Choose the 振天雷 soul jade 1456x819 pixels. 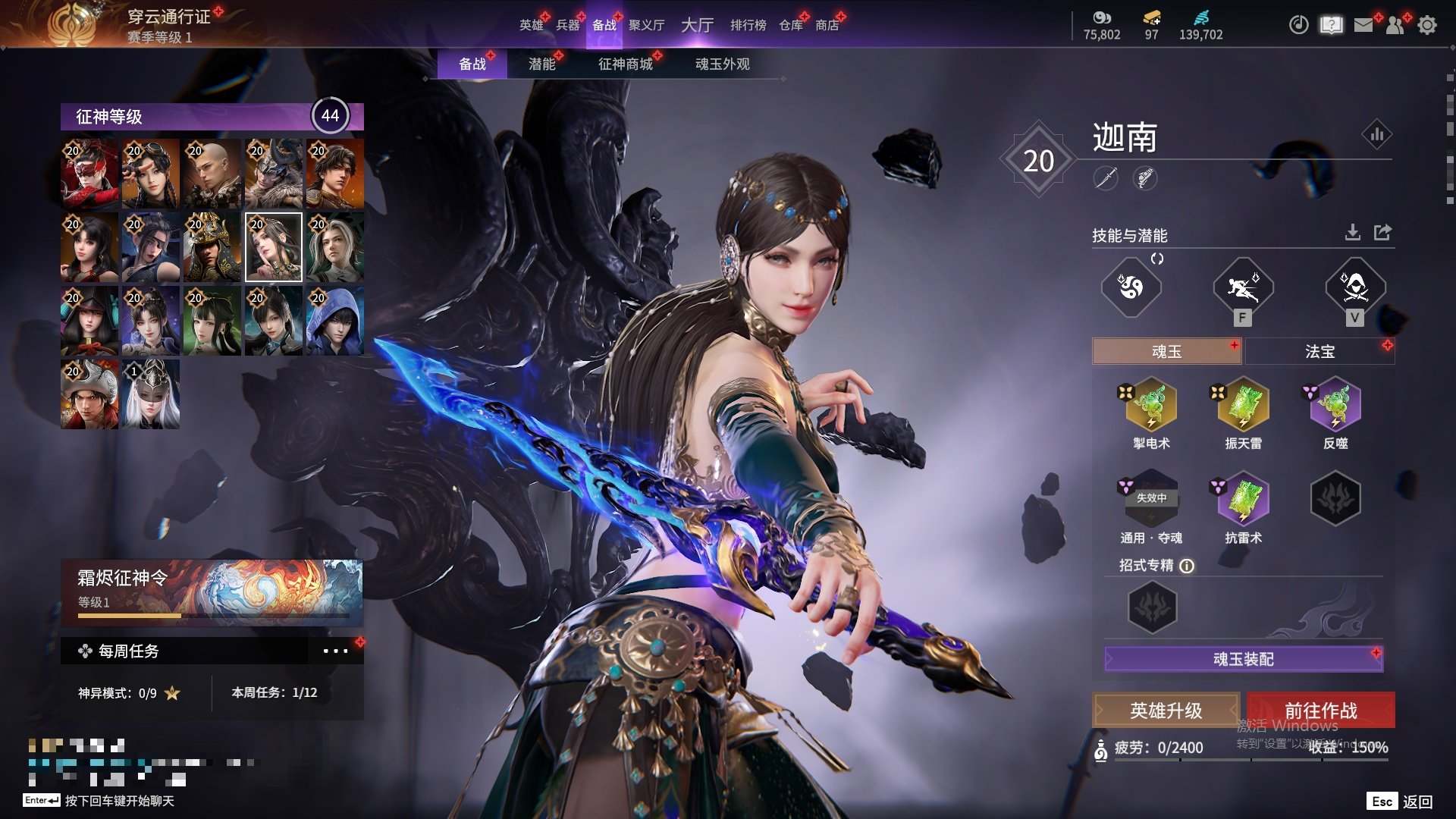click(1243, 405)
